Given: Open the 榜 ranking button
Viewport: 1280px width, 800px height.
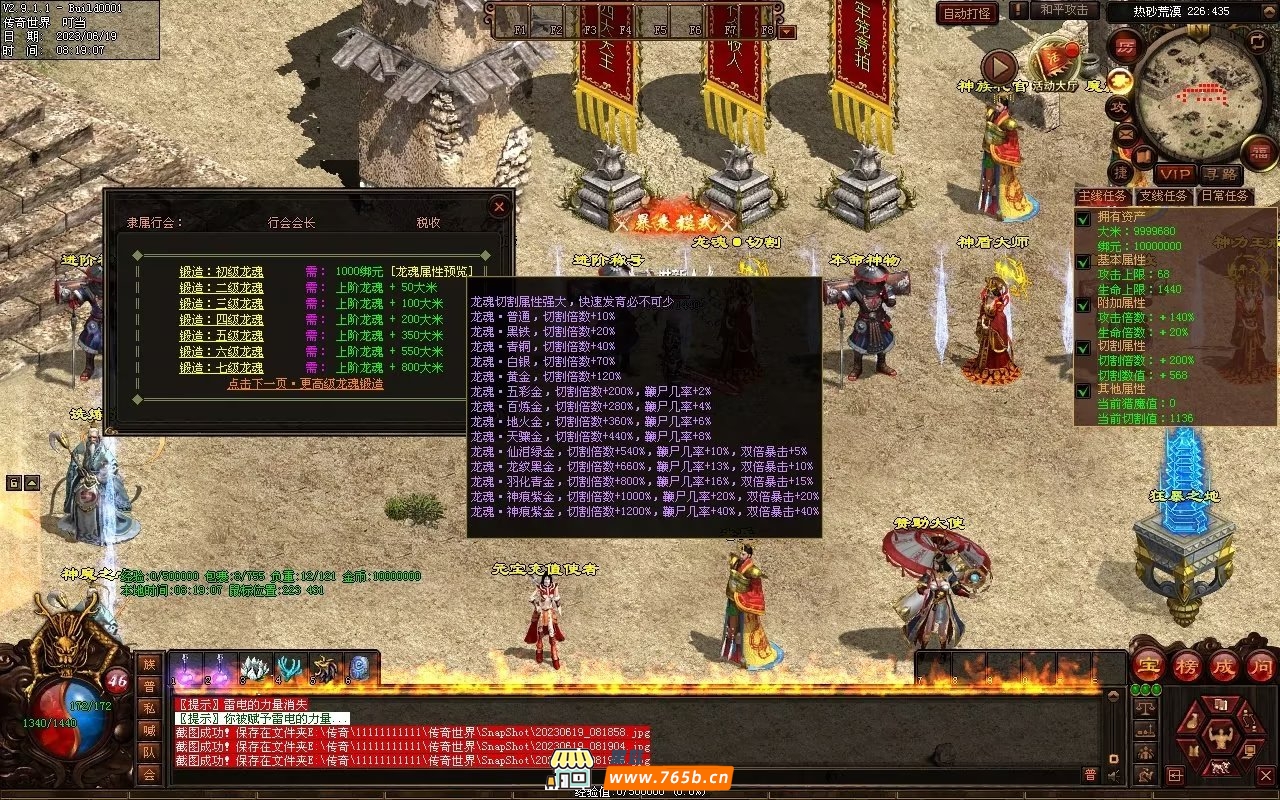Looking at the screenshot, I should 1188,666.
